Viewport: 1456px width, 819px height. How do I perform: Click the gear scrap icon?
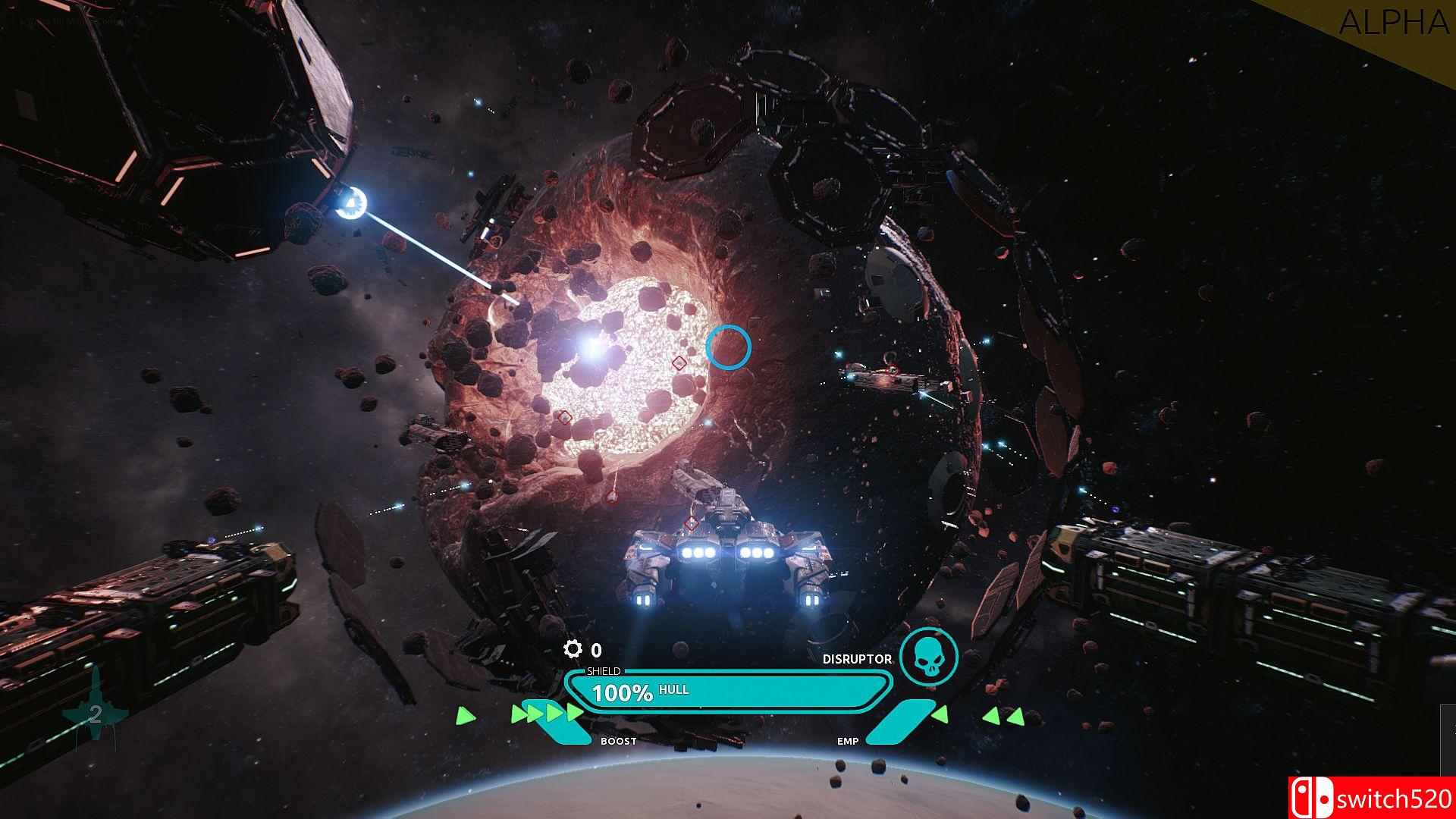click(573, 649)
